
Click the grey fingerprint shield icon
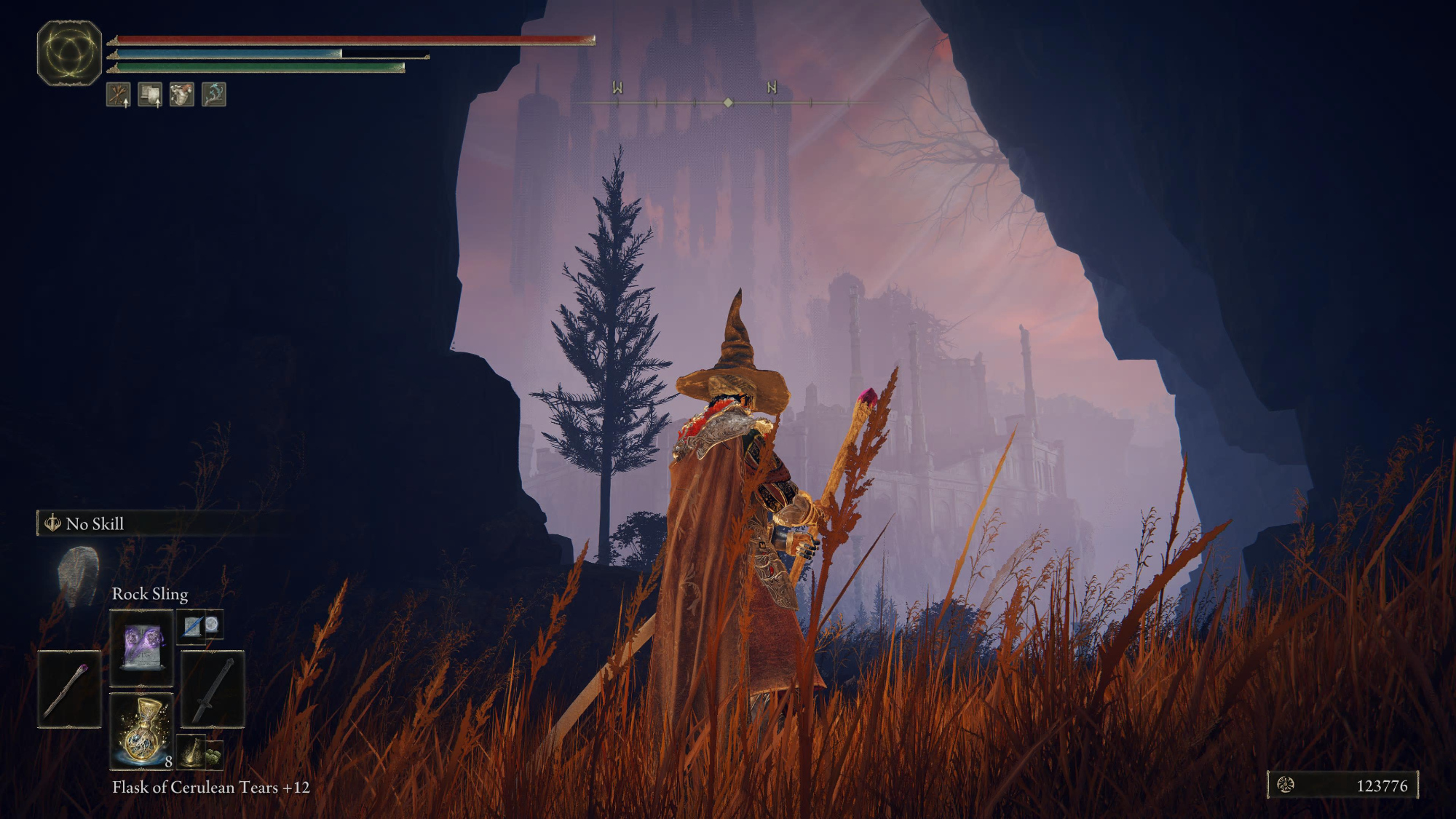point(79,575)
